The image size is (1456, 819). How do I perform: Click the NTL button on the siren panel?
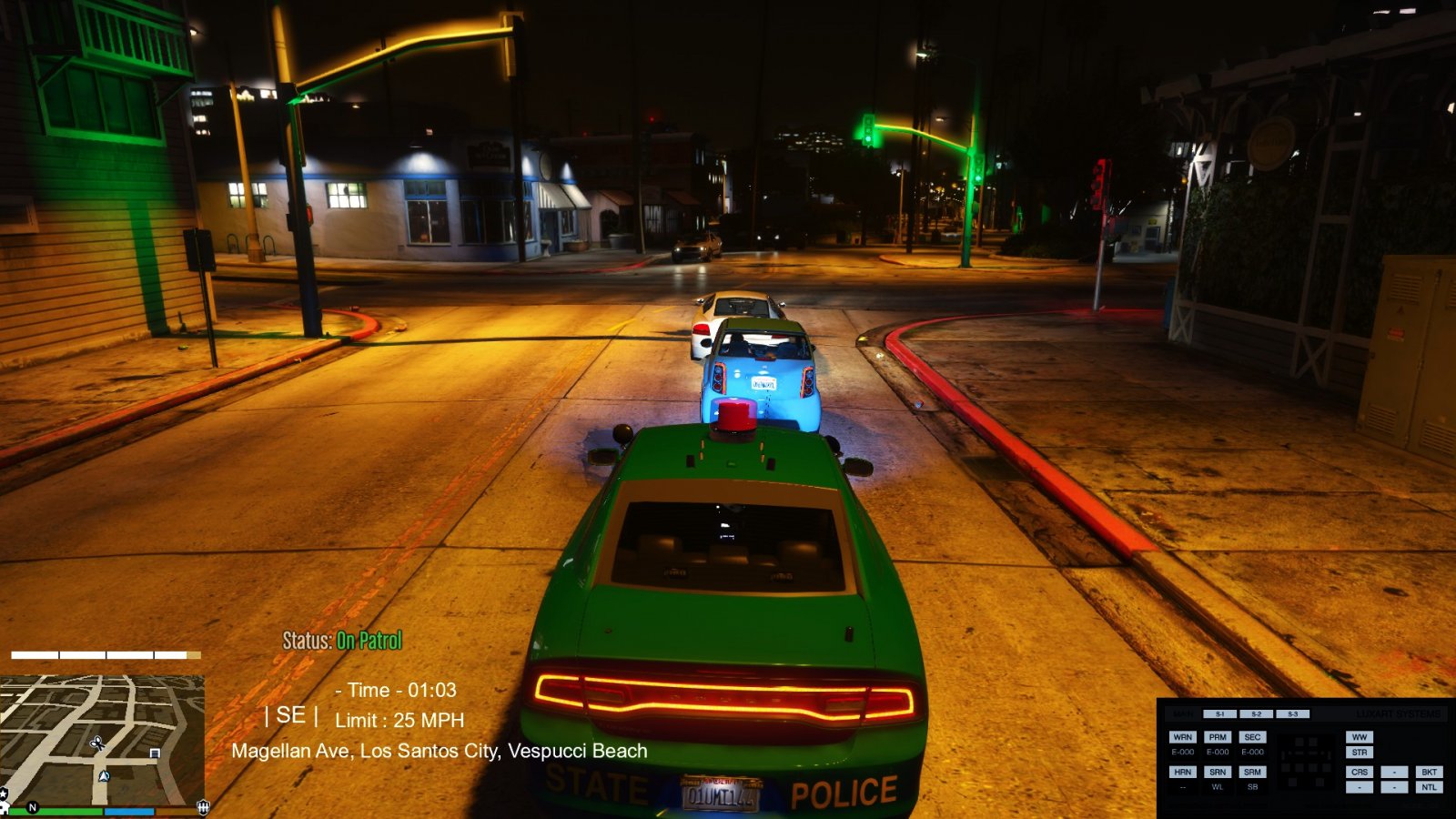pyautogui.click(x=1429, y=787)
